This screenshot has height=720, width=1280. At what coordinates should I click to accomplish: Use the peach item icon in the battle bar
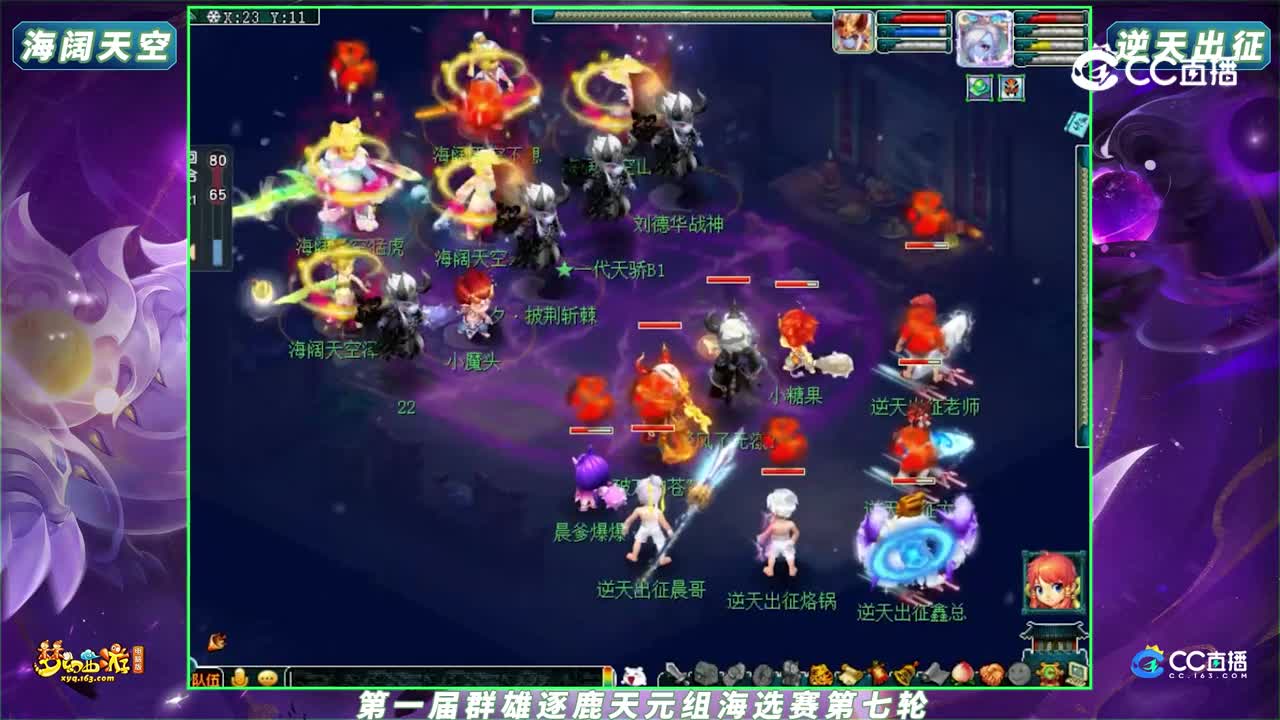pos(963,673)
